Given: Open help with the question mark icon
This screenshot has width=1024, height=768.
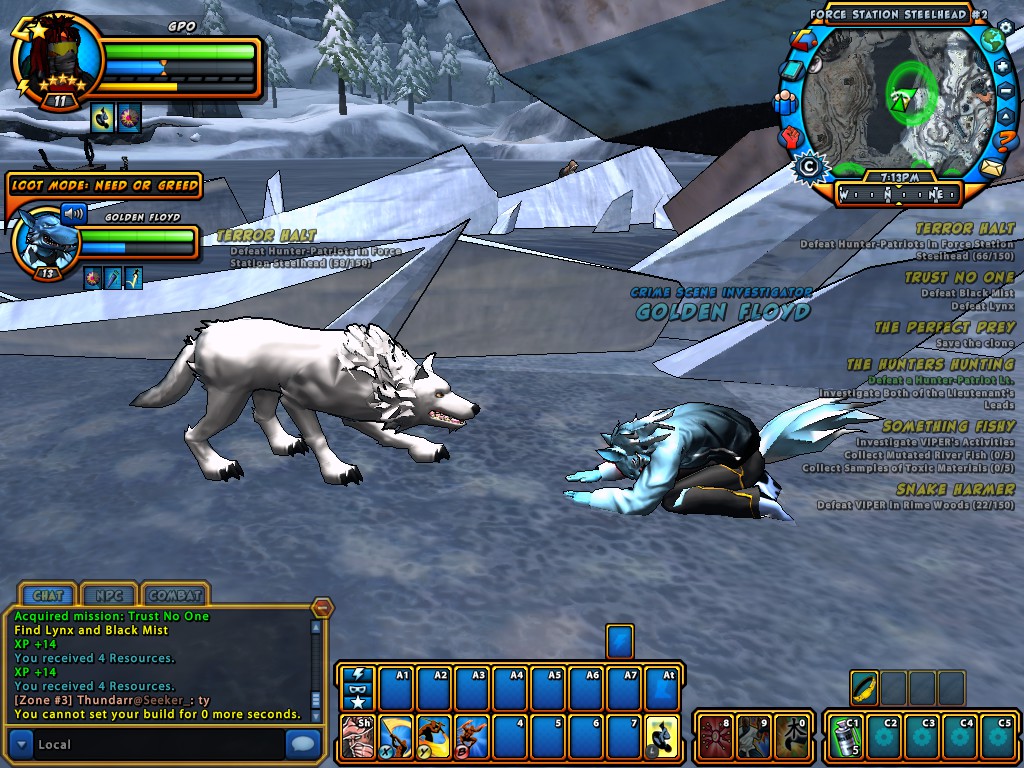Looking at the screenshot, I should [x=1005, y=137].
